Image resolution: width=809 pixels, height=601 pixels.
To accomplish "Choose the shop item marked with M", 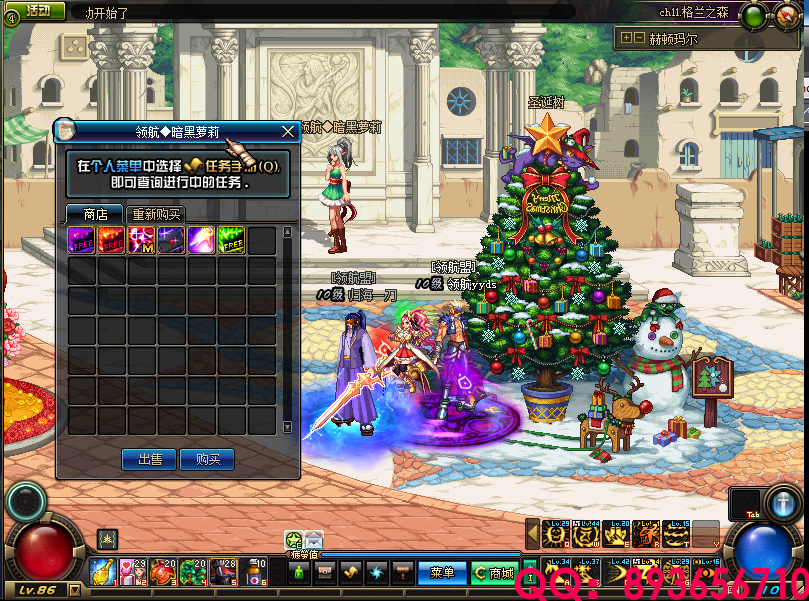I will [141, 241].
